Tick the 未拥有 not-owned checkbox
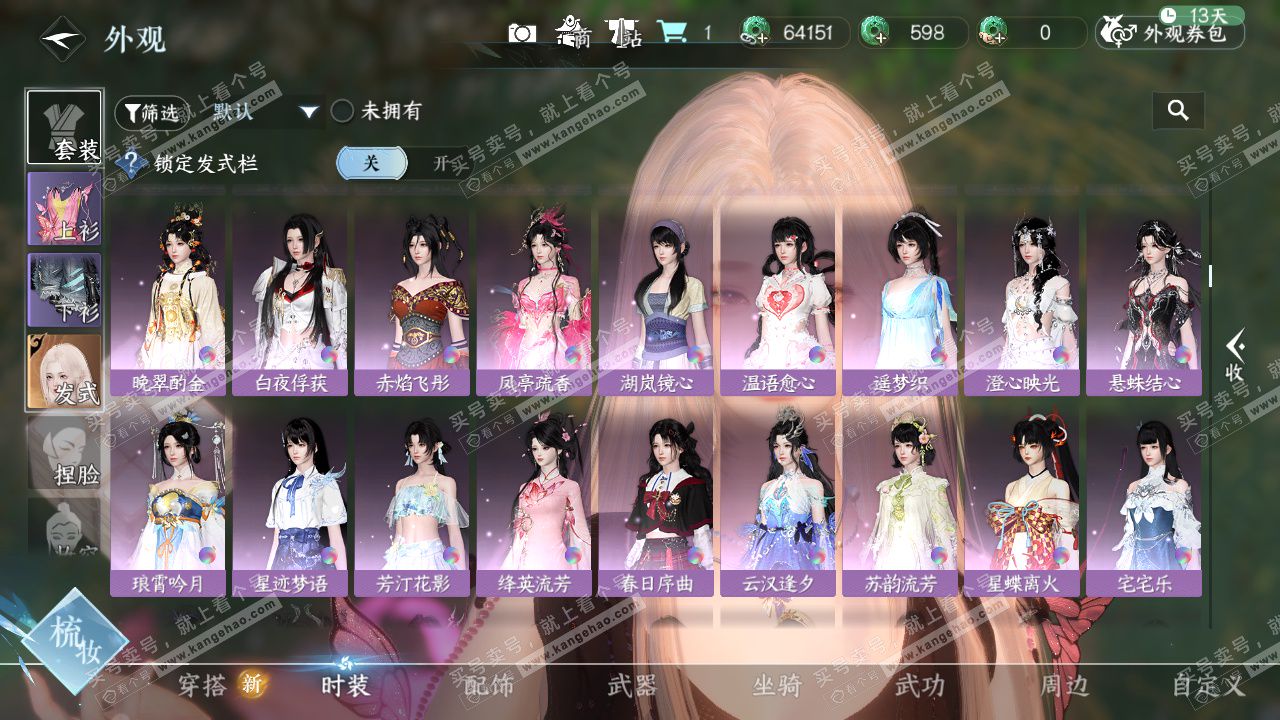Image resolution: width=1280 pixels, height=720 pixels. (x=343, y=112)
